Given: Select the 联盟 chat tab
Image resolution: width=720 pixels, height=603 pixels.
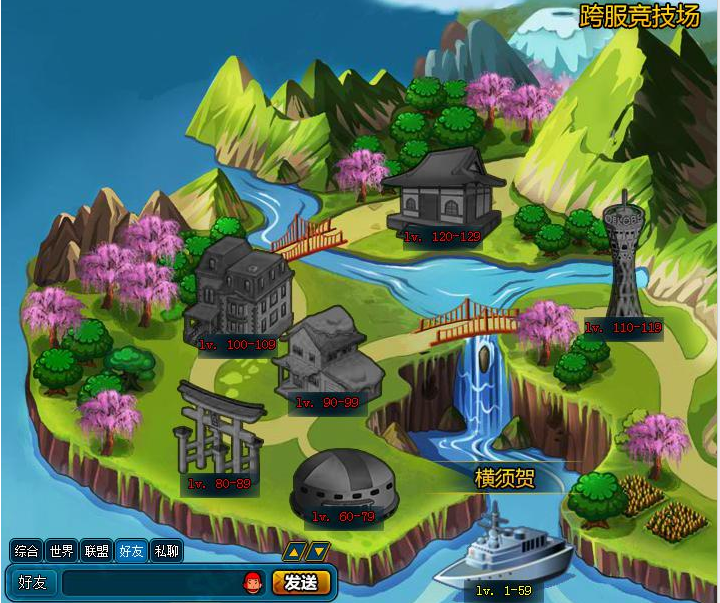Looking at the screenshot, I should (96, 551).
